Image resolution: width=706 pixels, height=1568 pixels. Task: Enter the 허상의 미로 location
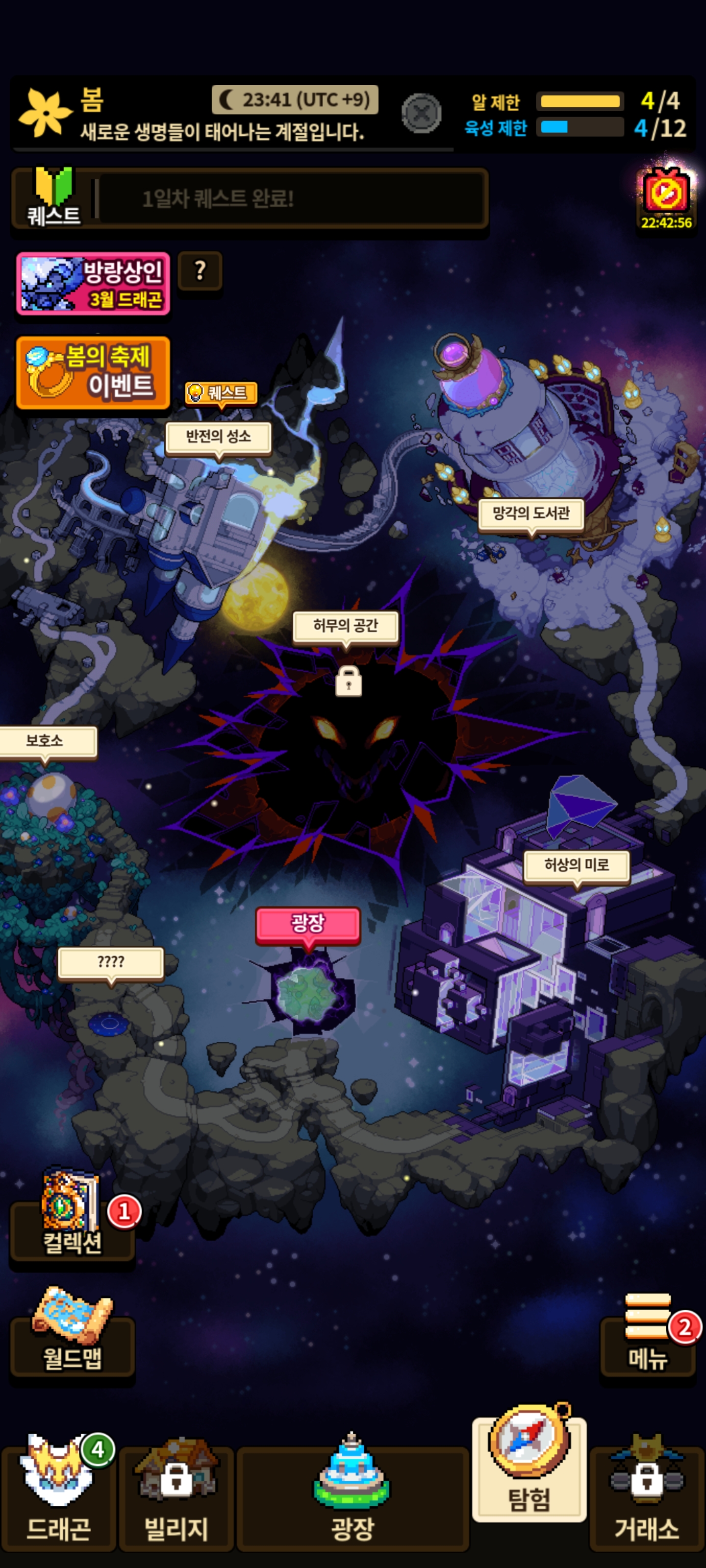576,865
